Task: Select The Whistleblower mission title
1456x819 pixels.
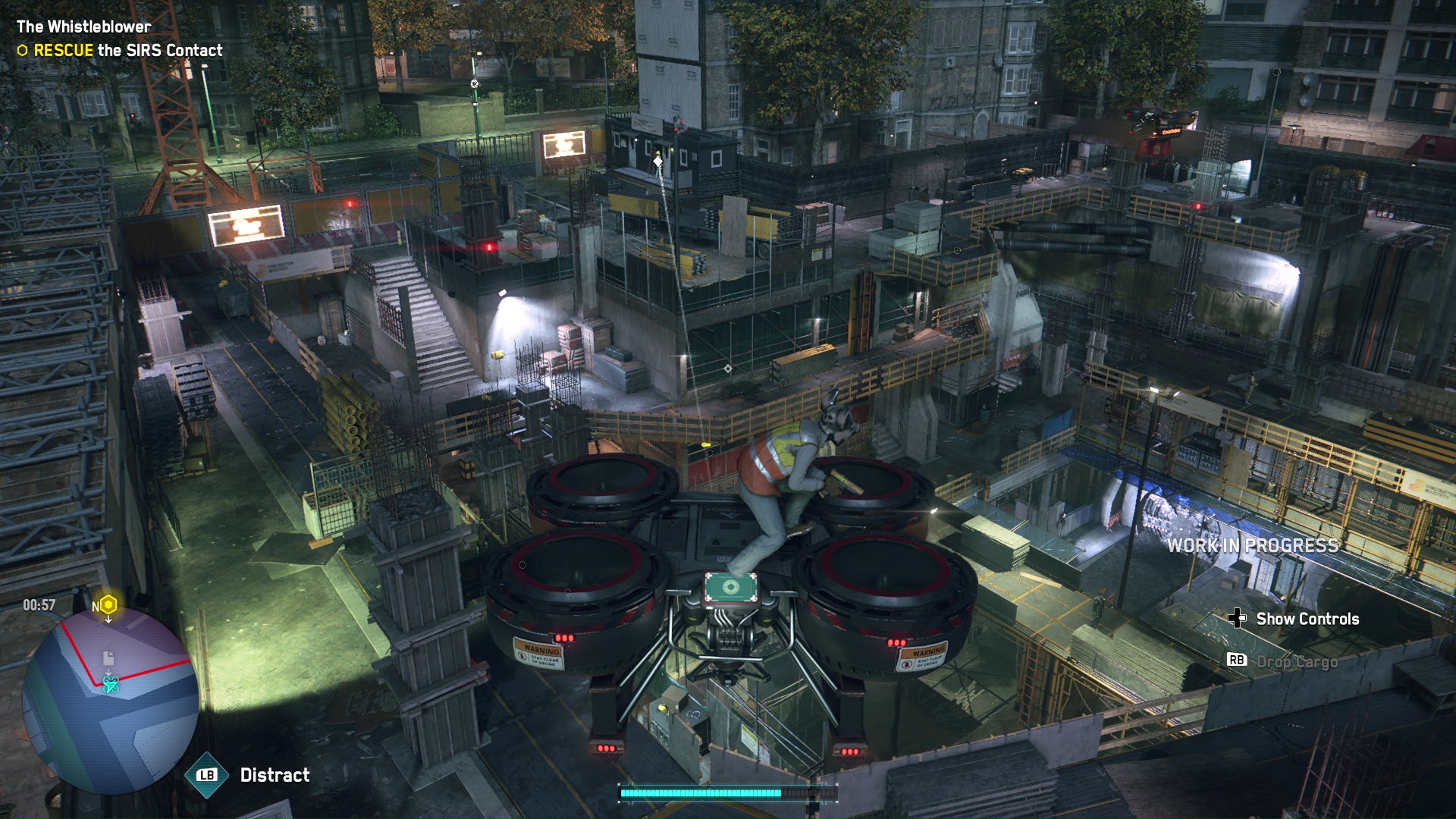Action: coord(83,27)
